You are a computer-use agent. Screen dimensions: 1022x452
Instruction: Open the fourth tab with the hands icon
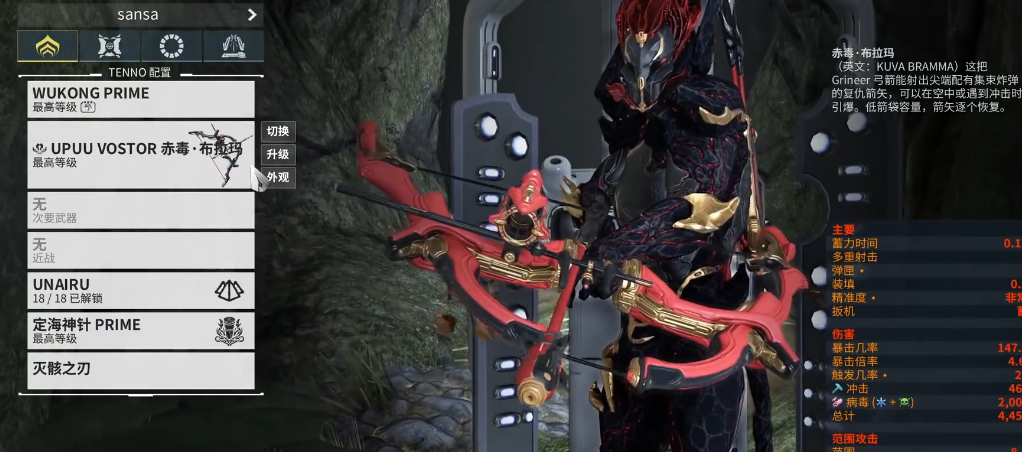pos(233,46)
